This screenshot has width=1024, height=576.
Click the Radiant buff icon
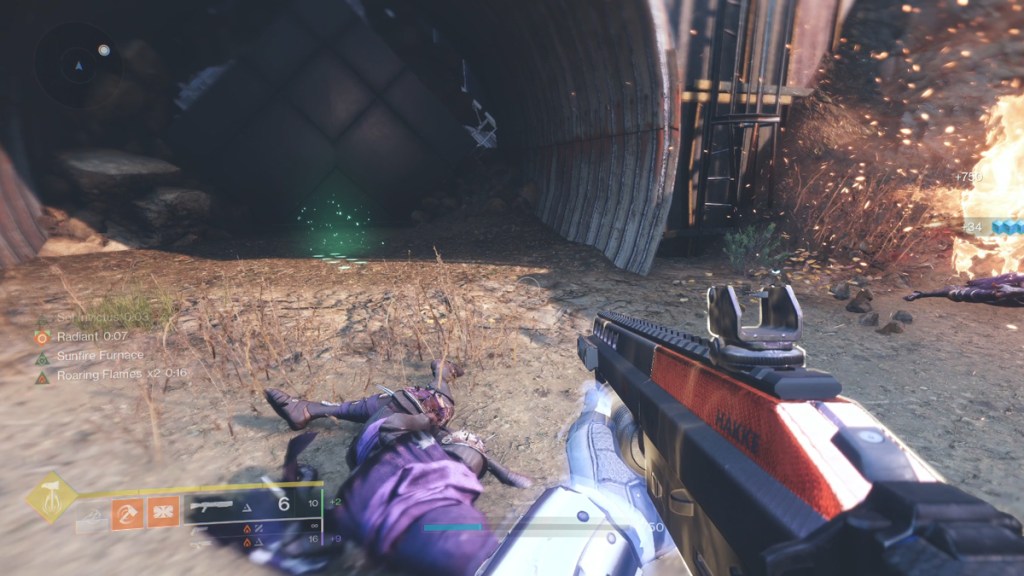(42, 337)
